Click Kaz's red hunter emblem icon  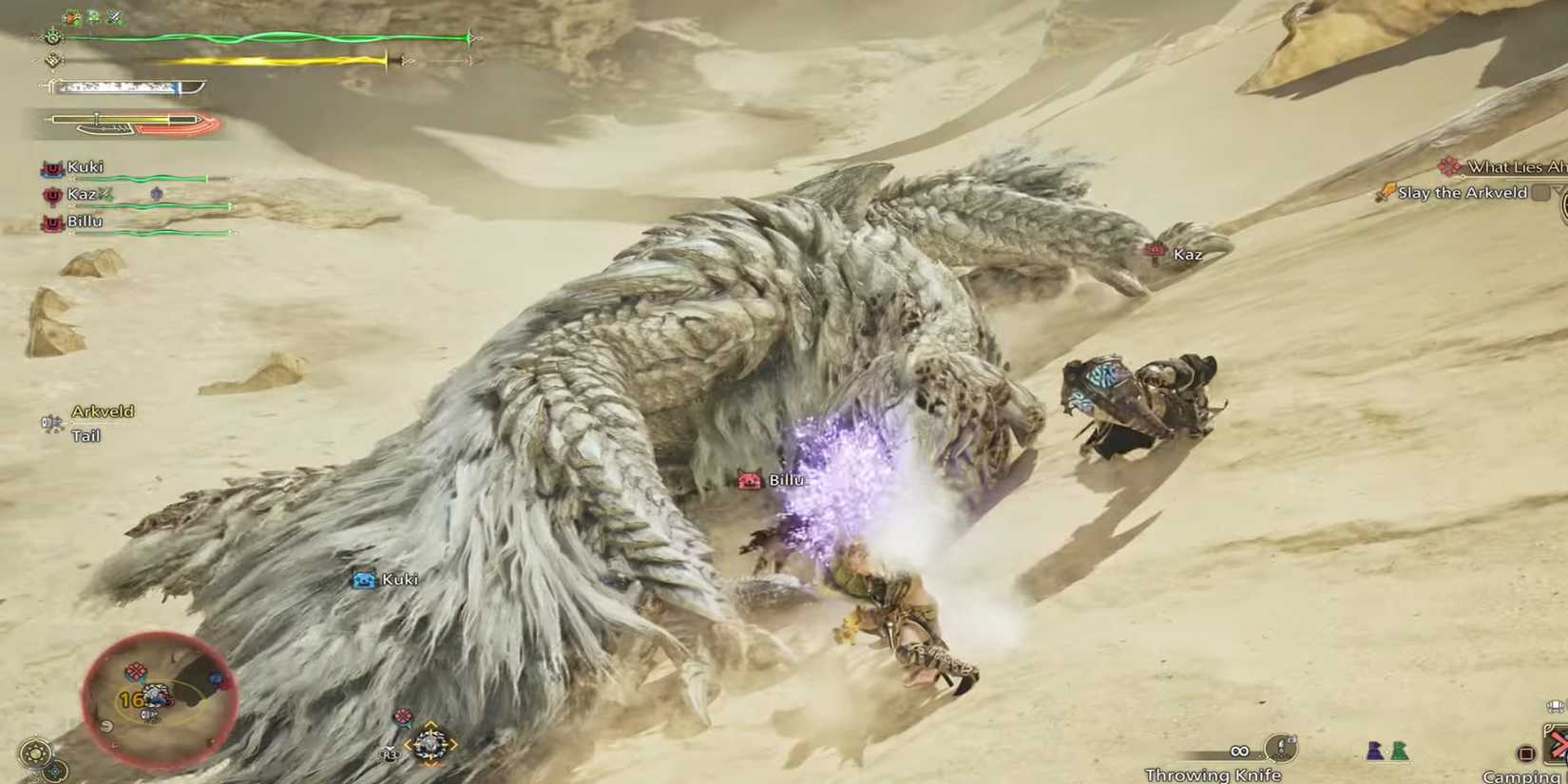point(51,194)
